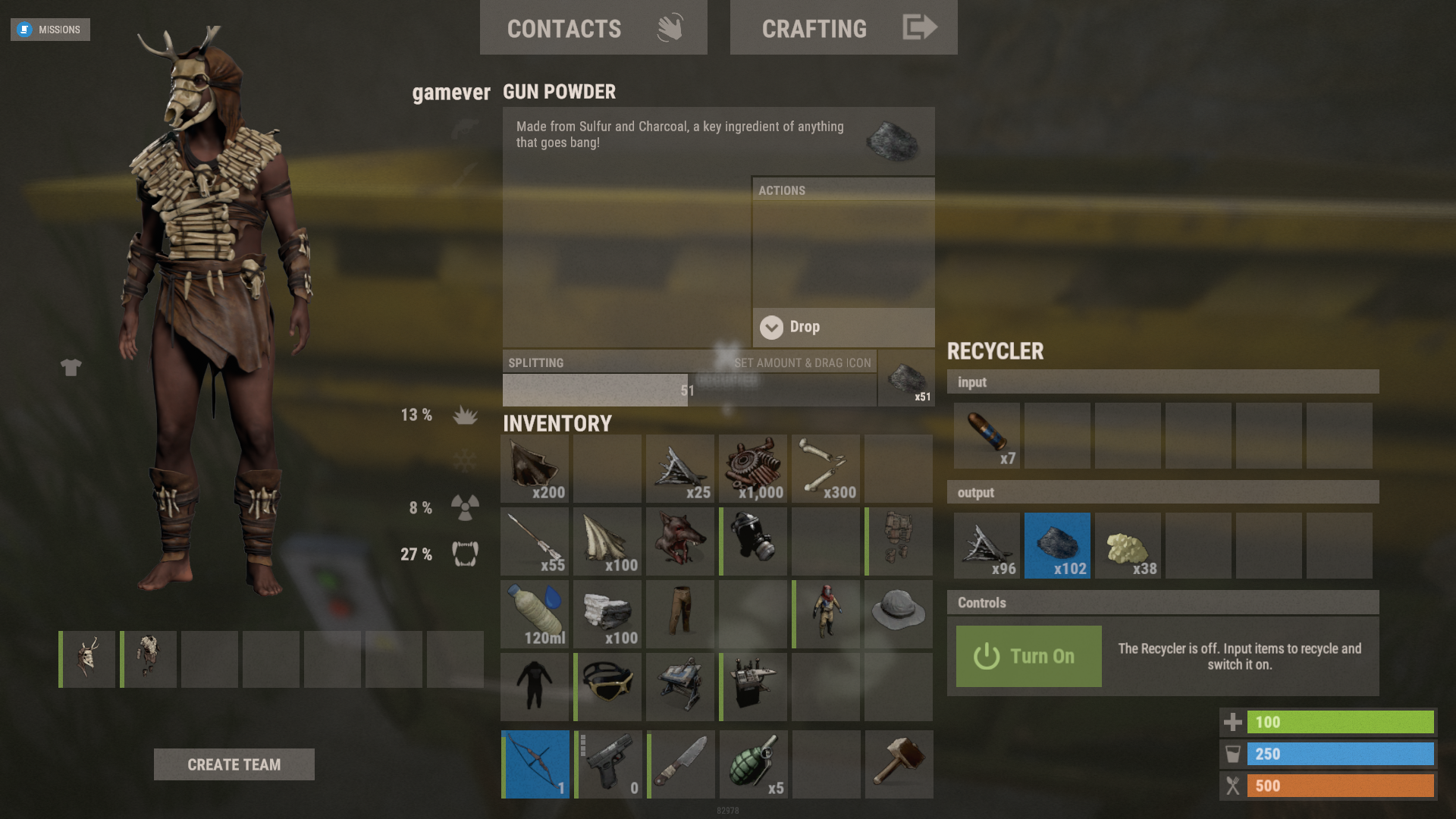Select the semi-automatic pistol in the hotbar
Image resolution: width=1456 pixels, height=819 pixels.
[x=607, y=764]
